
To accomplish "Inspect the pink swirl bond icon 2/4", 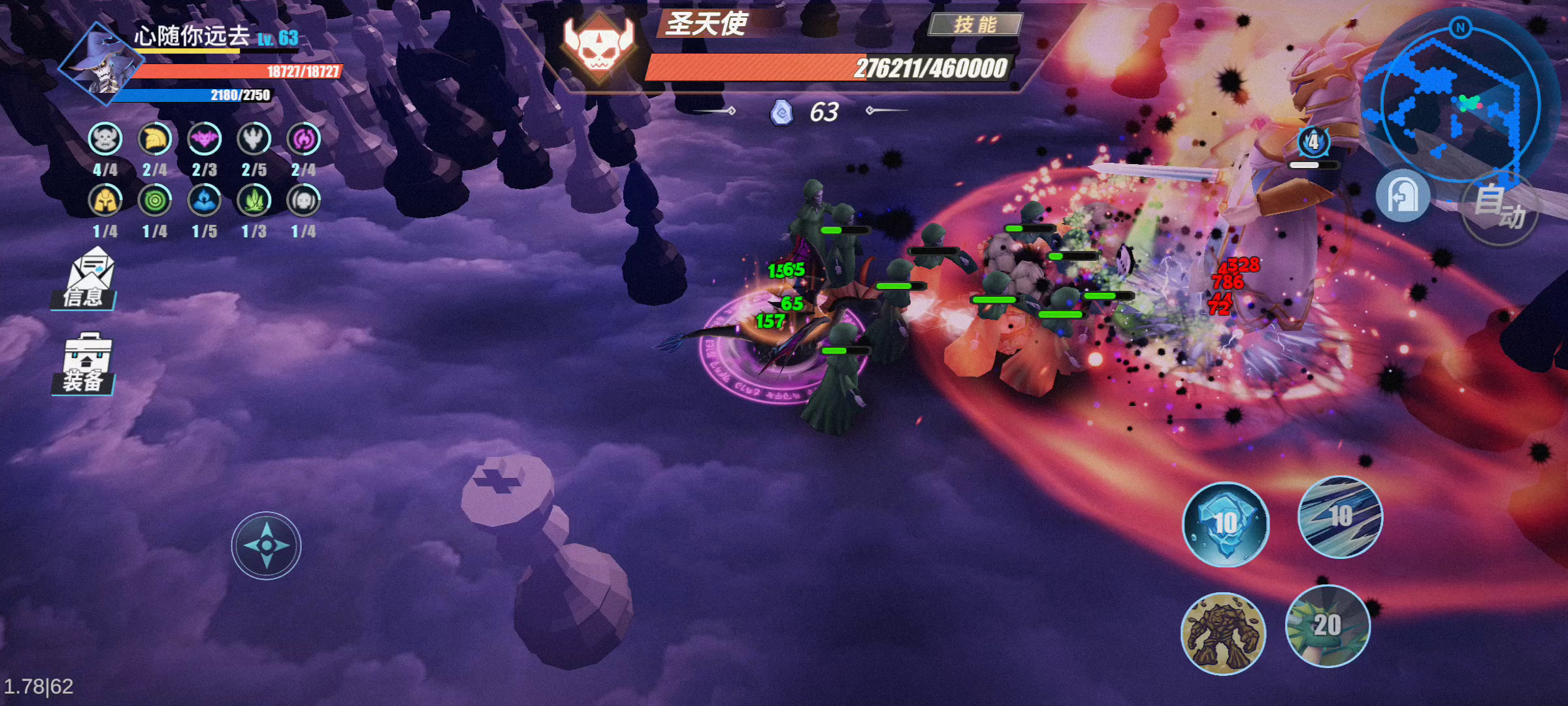I will [304, 139].
